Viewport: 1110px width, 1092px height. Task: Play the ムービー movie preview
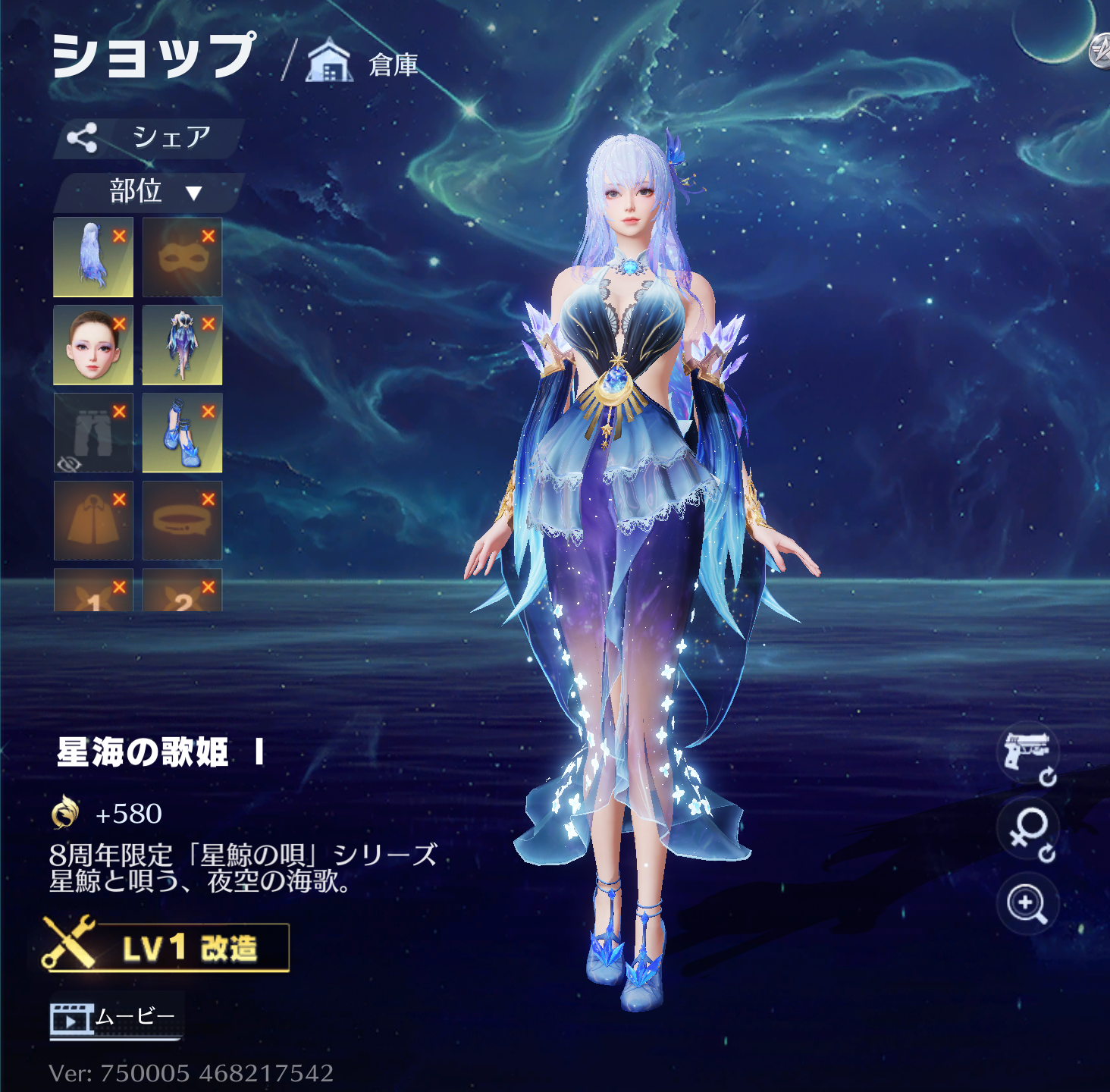(115, 1017)
